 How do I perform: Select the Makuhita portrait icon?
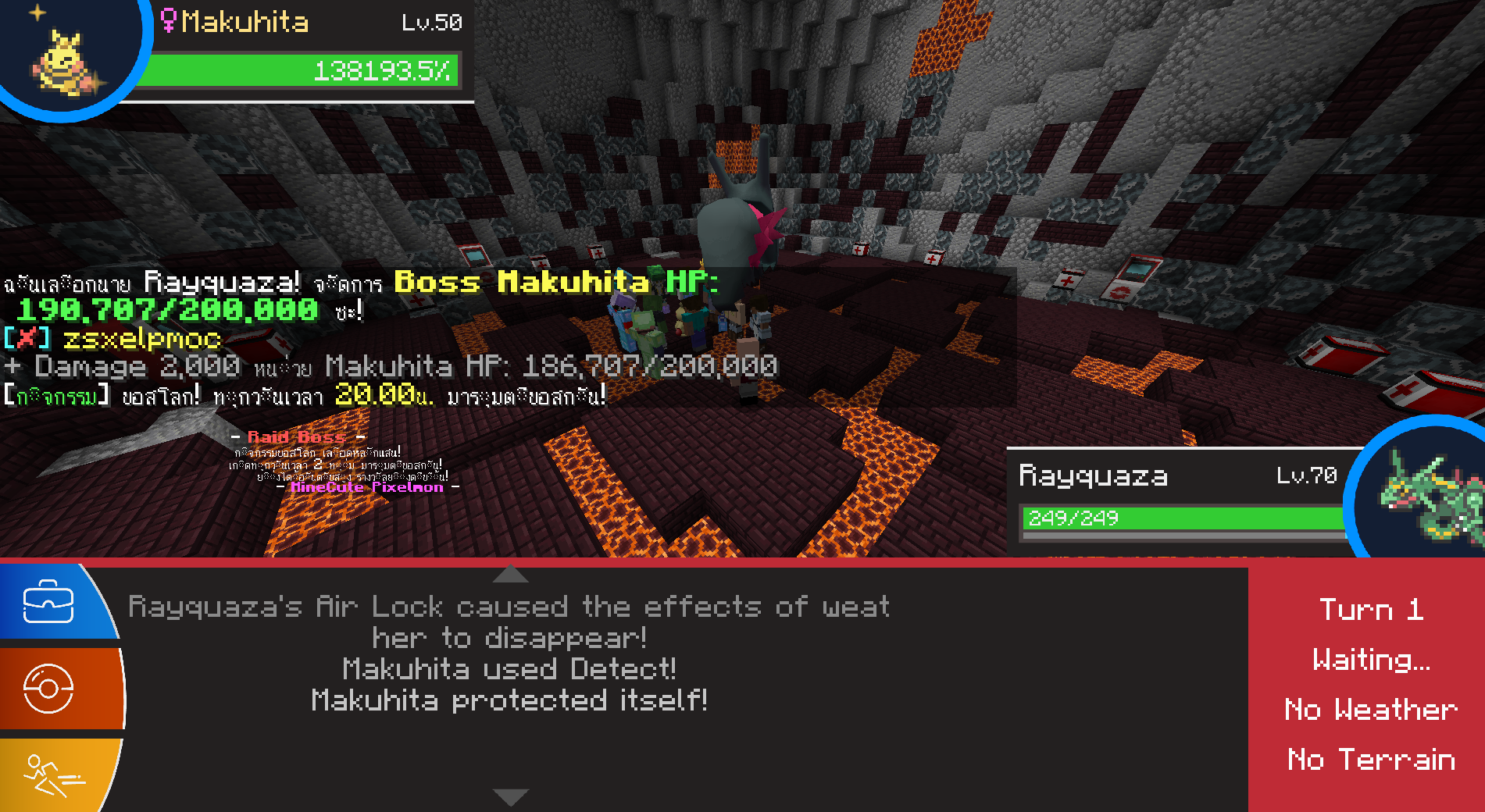[66, 59]
